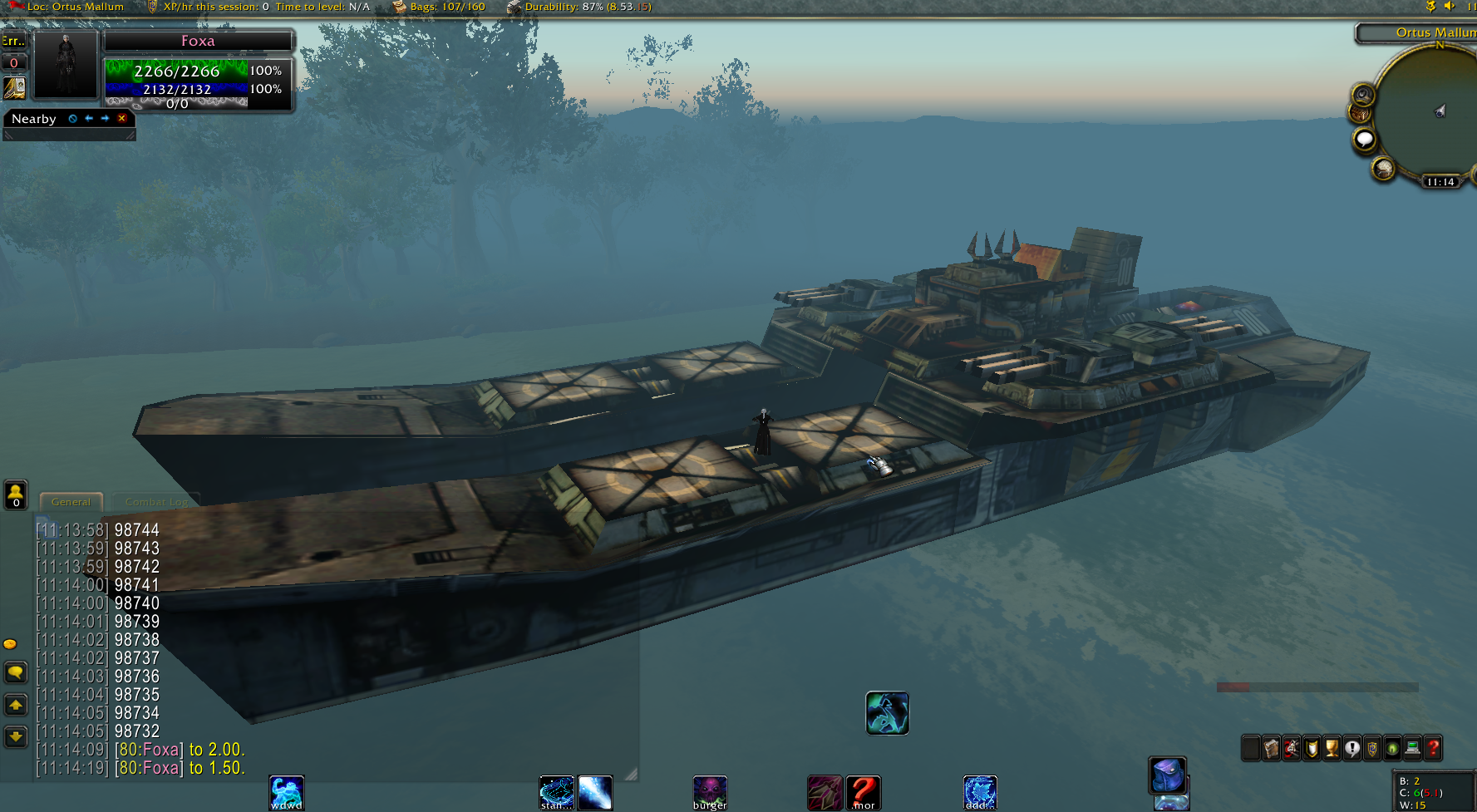Screen dimensions: 1477x812
Task: Open the red question mark help button
Action: click(x=1433, y=749)
